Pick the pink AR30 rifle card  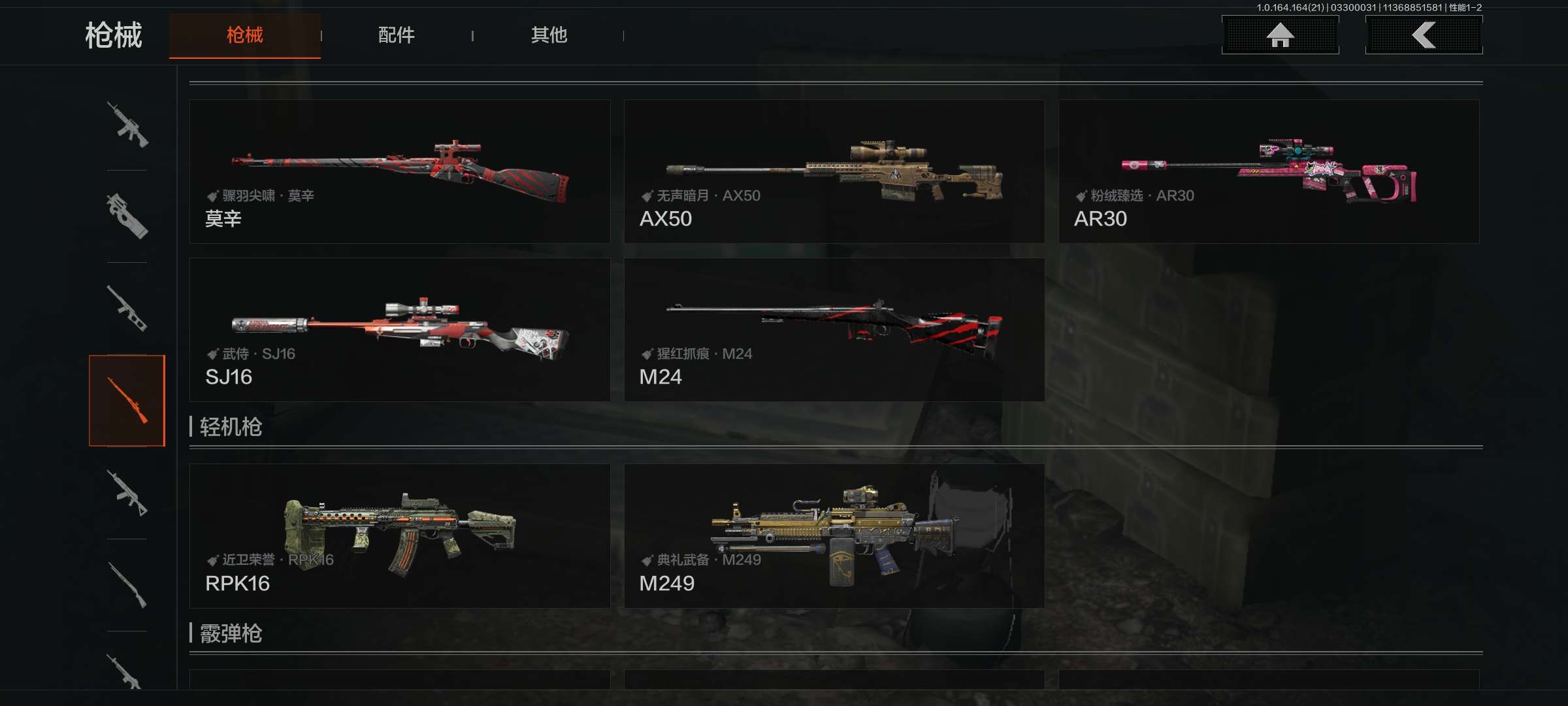tap(1268, 171)
